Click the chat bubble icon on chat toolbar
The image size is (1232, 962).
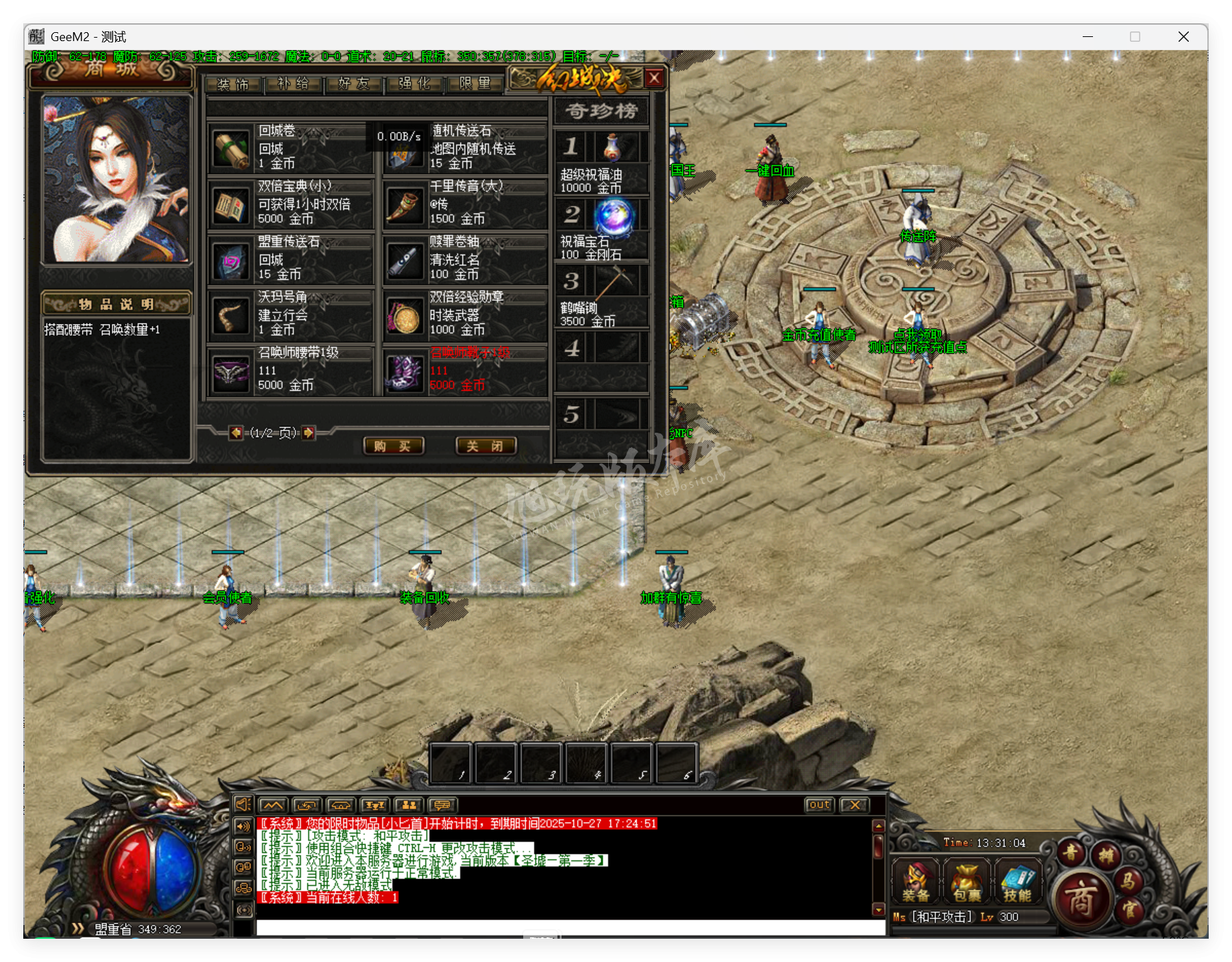tap(442, 806)
